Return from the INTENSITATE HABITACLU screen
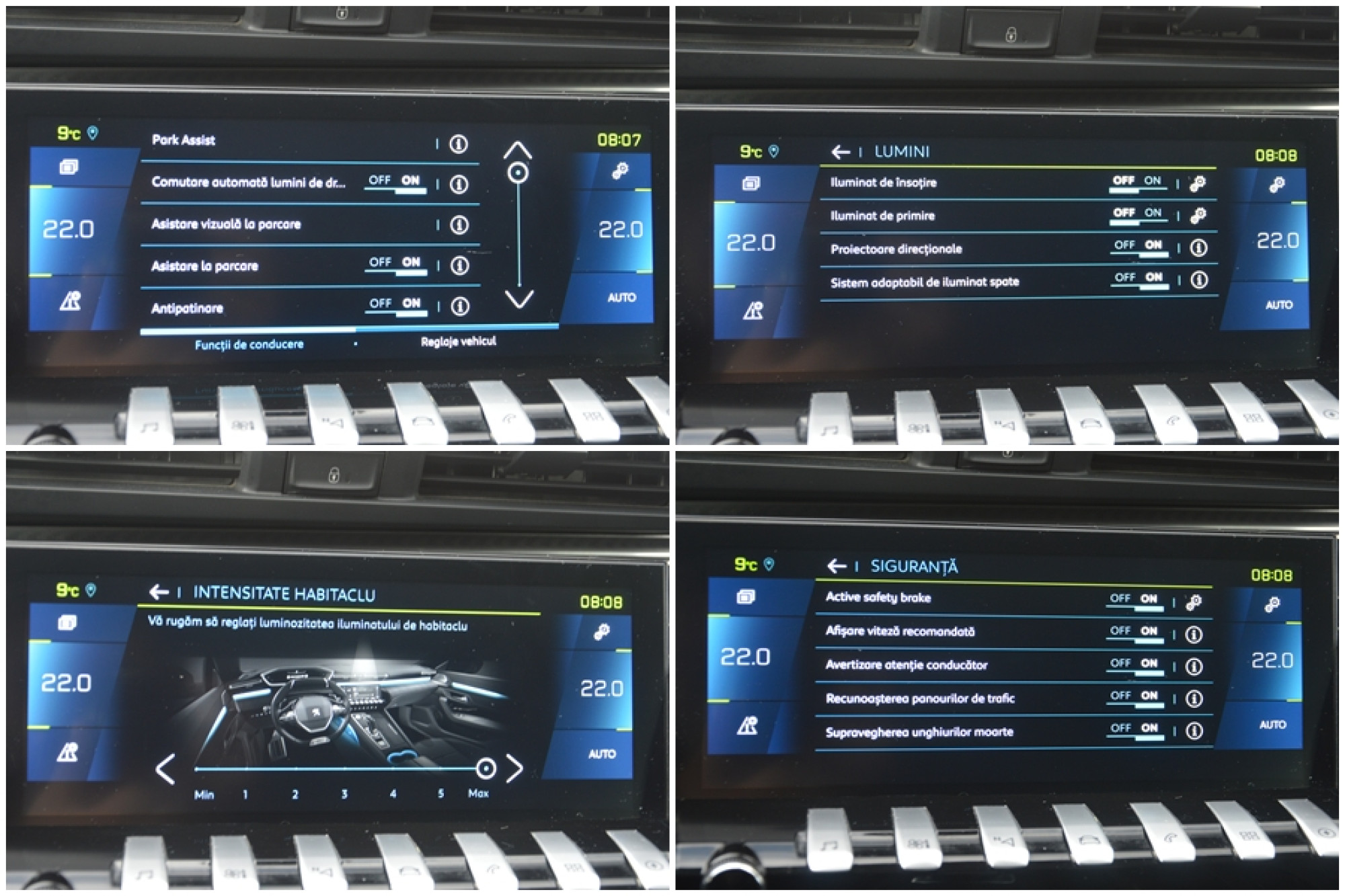1345x896 pixels. (x=159, y=592)
